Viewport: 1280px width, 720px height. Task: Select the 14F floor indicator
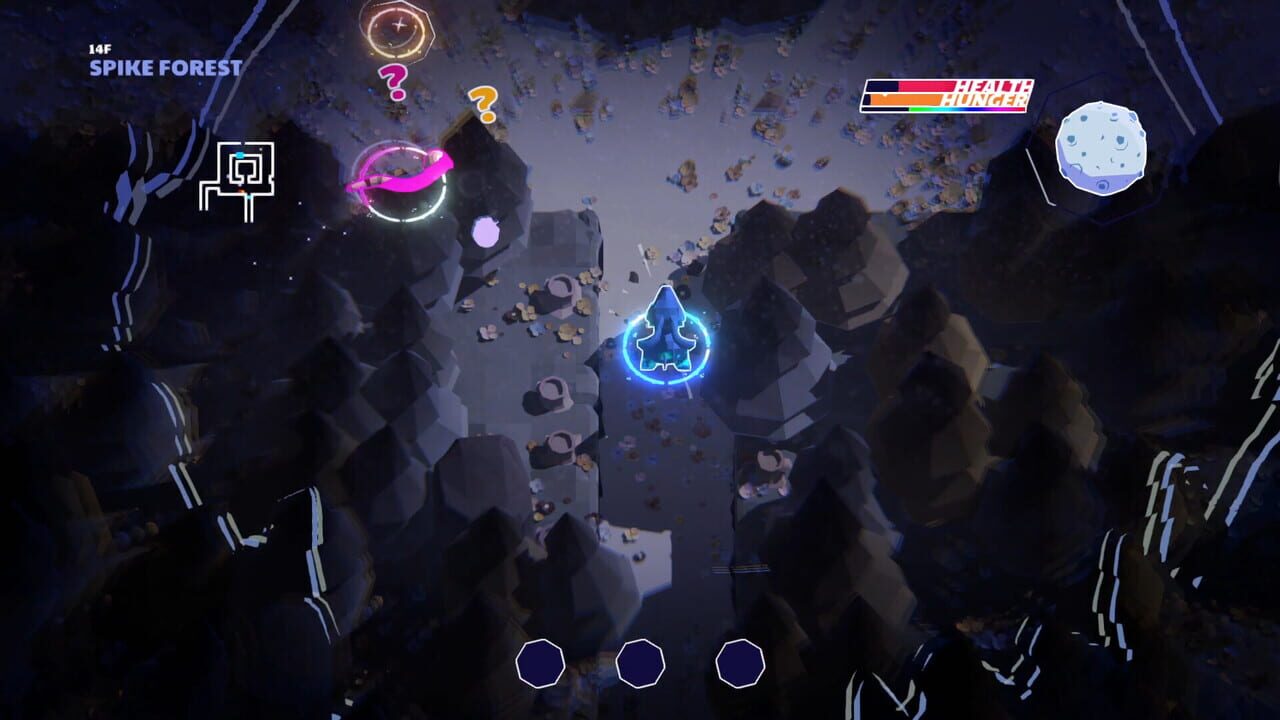[99, 48]
